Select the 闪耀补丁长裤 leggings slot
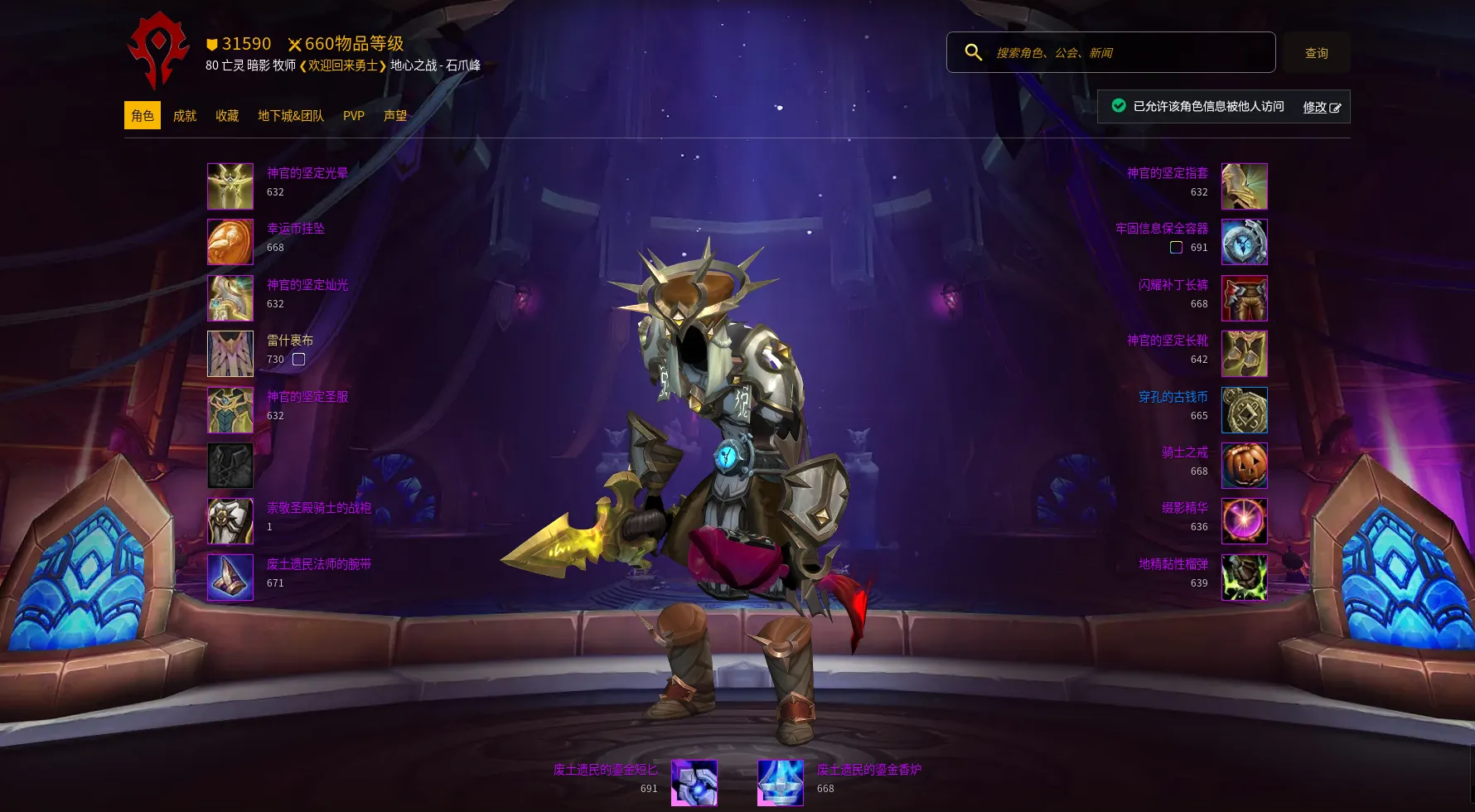Screen dimensions: 1475x812 coord(1244,298)
